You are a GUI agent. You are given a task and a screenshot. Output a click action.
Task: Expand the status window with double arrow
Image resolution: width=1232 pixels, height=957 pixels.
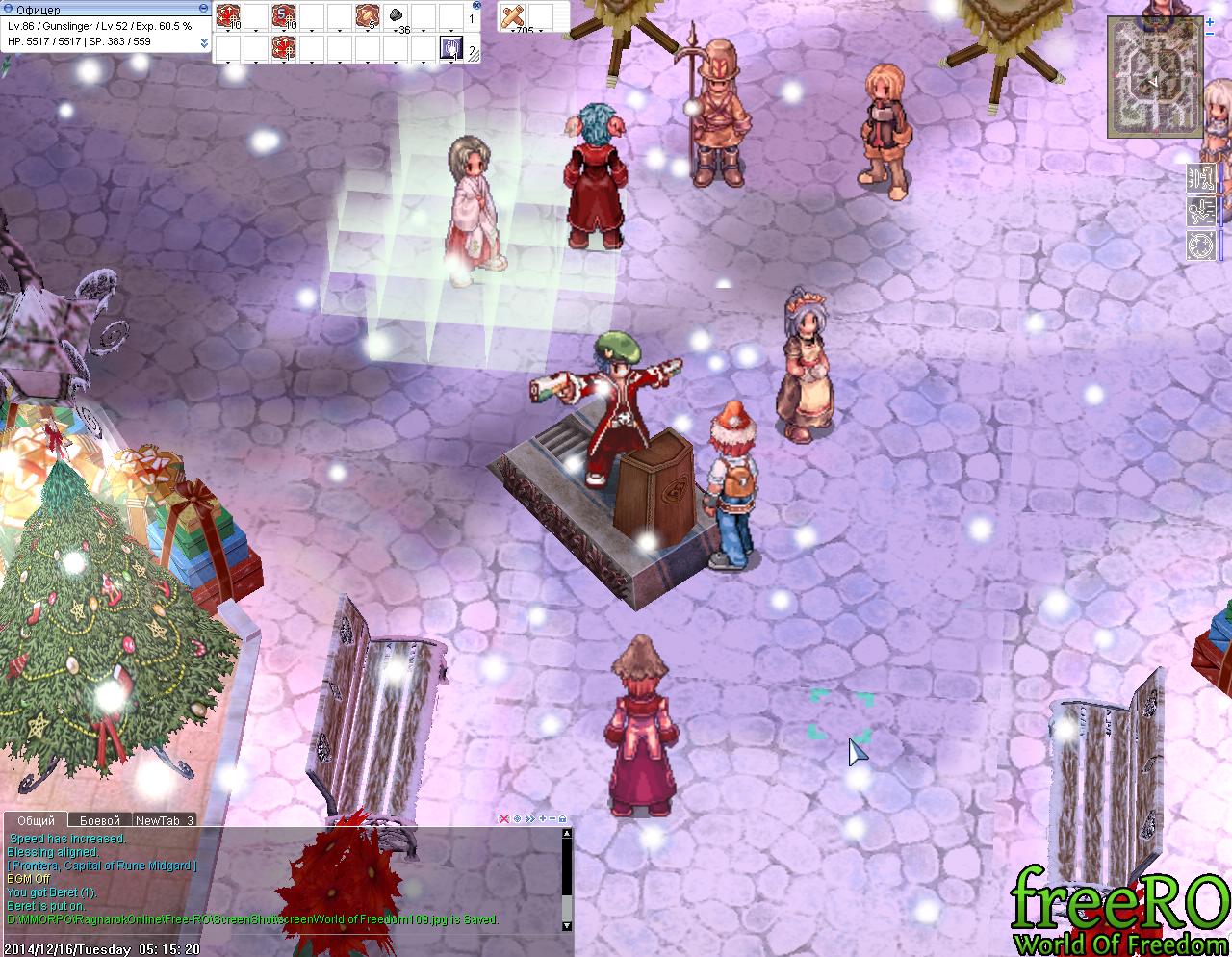pyautogui.click(x=204, y=42)
